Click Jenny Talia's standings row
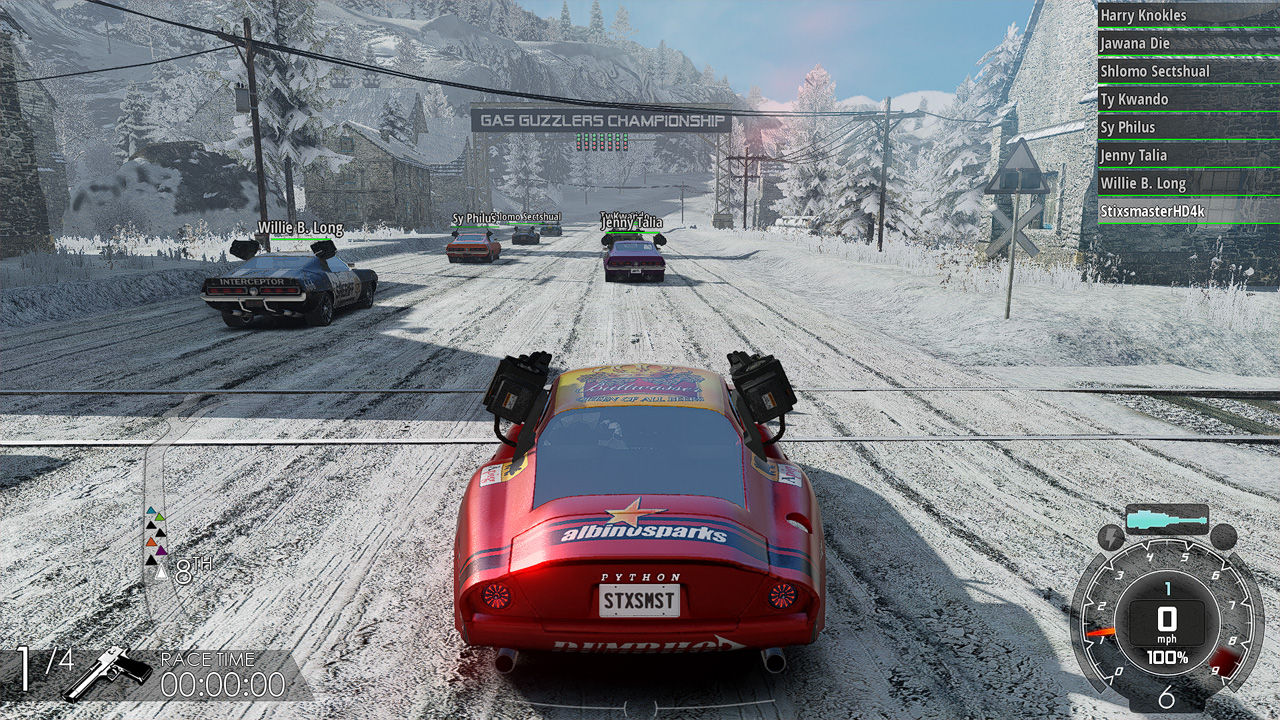The image size is (1280, 720). click(1188, 155)
